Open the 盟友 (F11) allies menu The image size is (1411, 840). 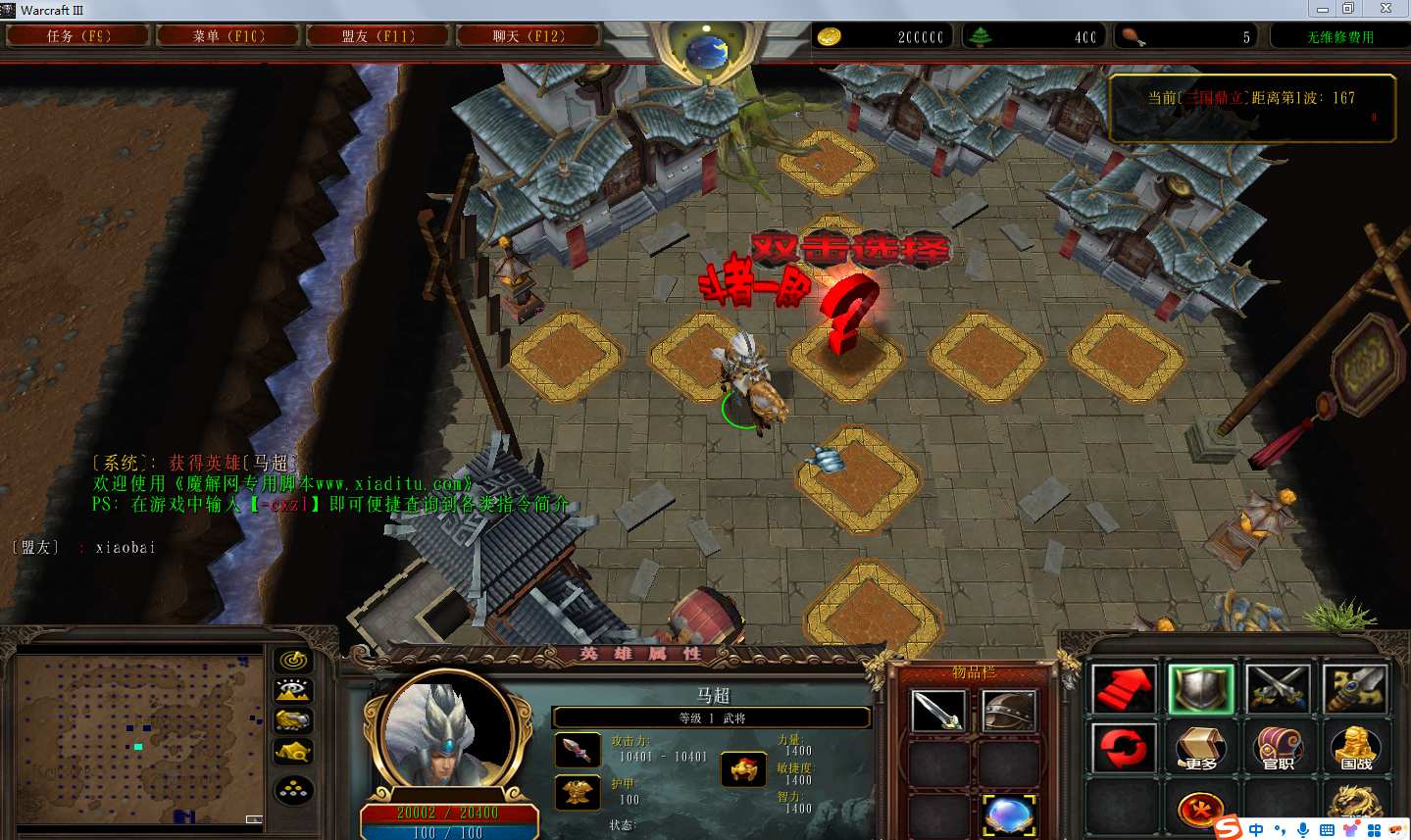[378, 36]
